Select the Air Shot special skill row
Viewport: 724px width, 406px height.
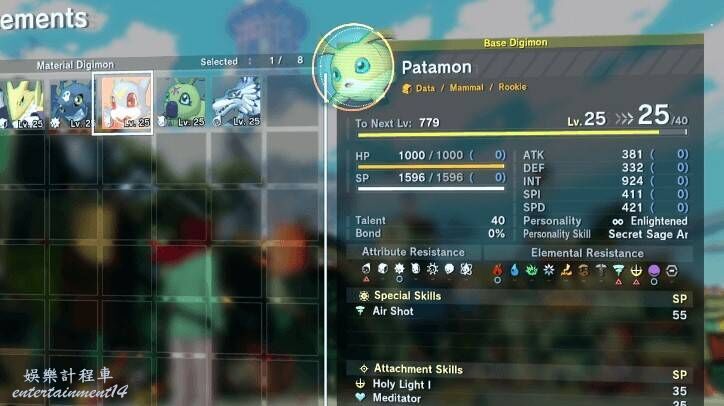point(520,312)
